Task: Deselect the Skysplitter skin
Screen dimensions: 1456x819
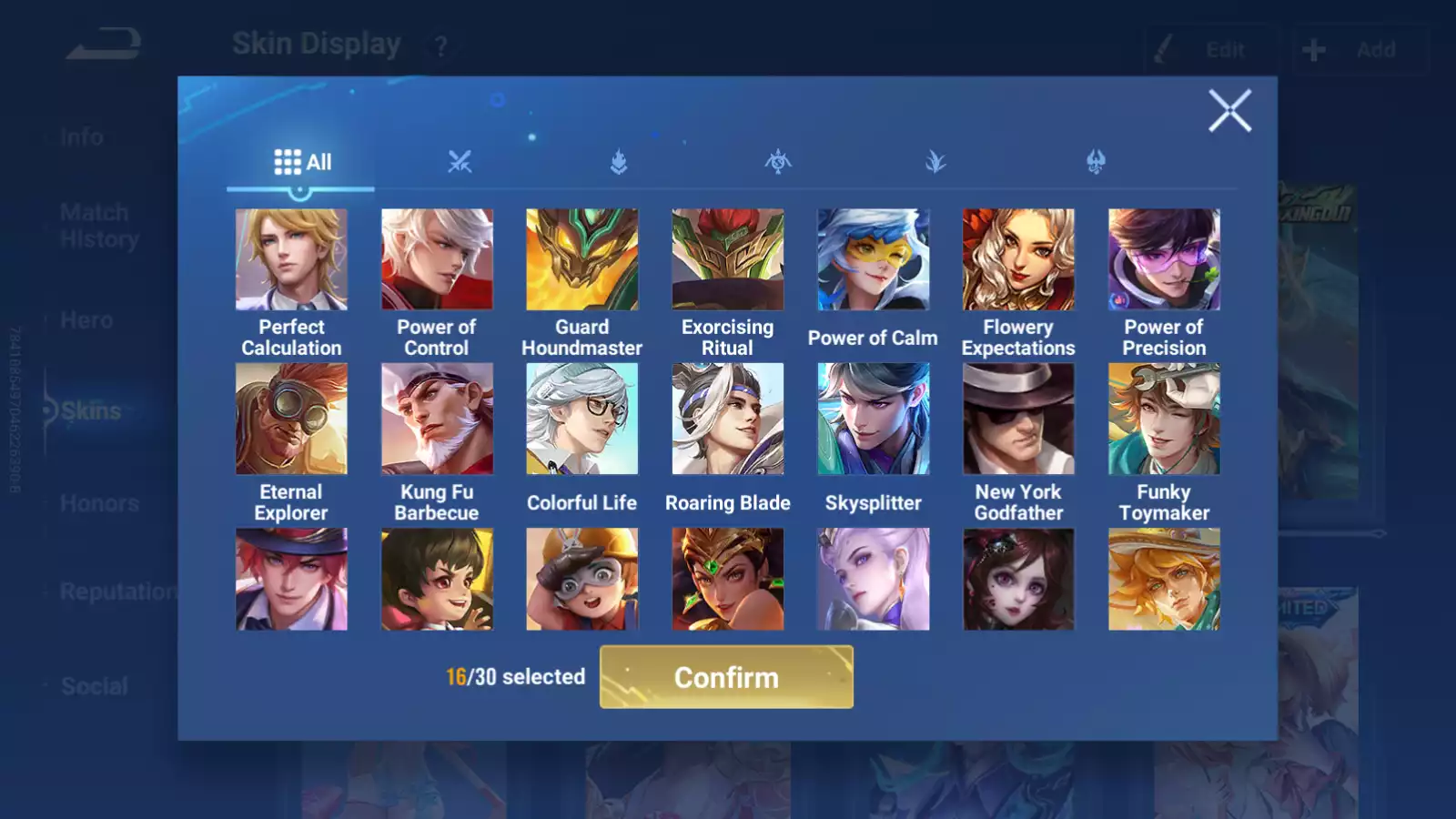Action: pos(873,418)
